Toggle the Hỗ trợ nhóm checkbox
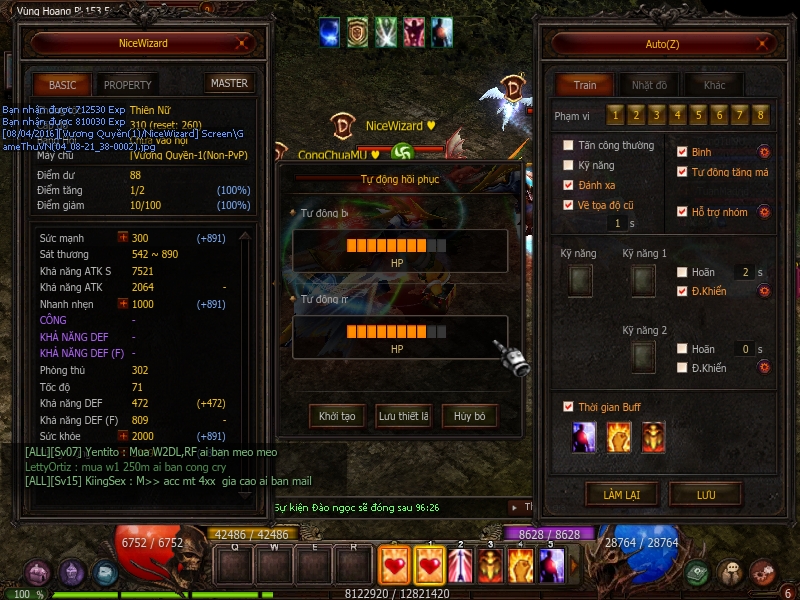The height and width of the screenshot is (600, 800). (682, 212)
